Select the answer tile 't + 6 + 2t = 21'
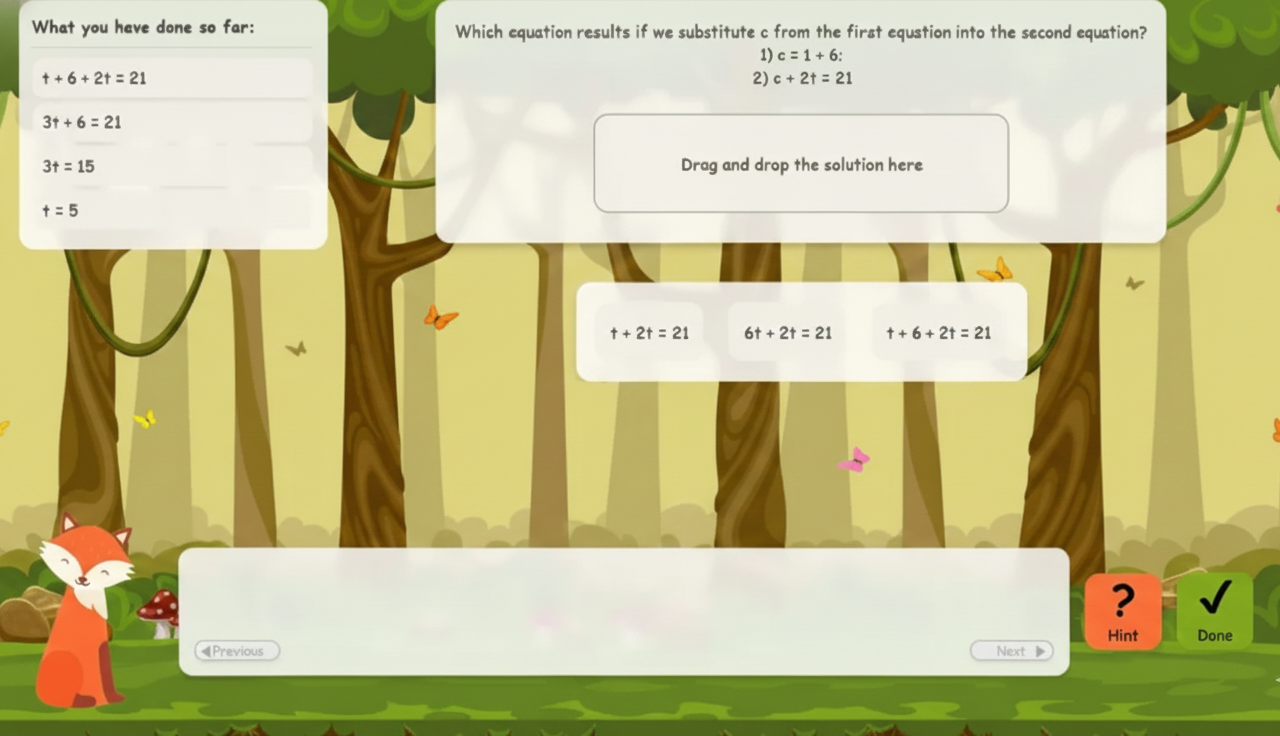The height and width of the screenshot is (736, 1280). pos(938,333)
